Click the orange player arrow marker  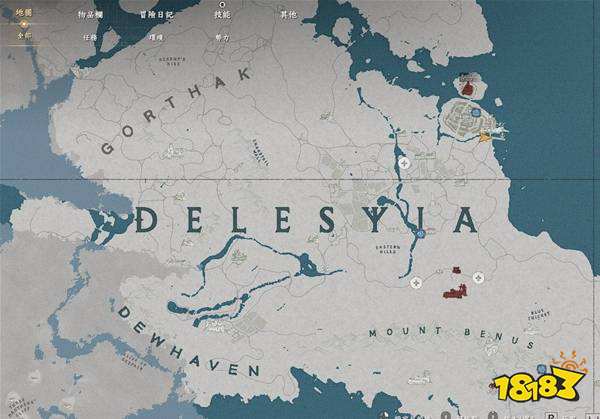tap(485, 136)
